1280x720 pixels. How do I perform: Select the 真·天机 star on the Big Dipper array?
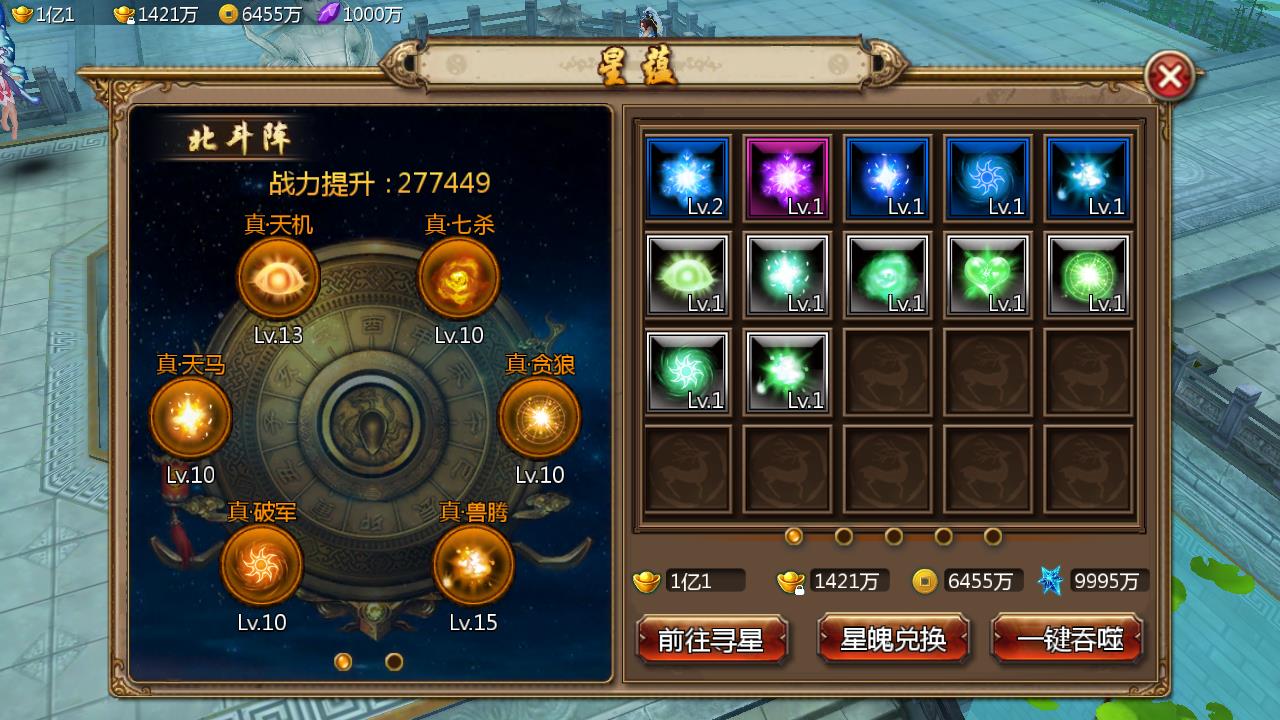pos(277,276)
